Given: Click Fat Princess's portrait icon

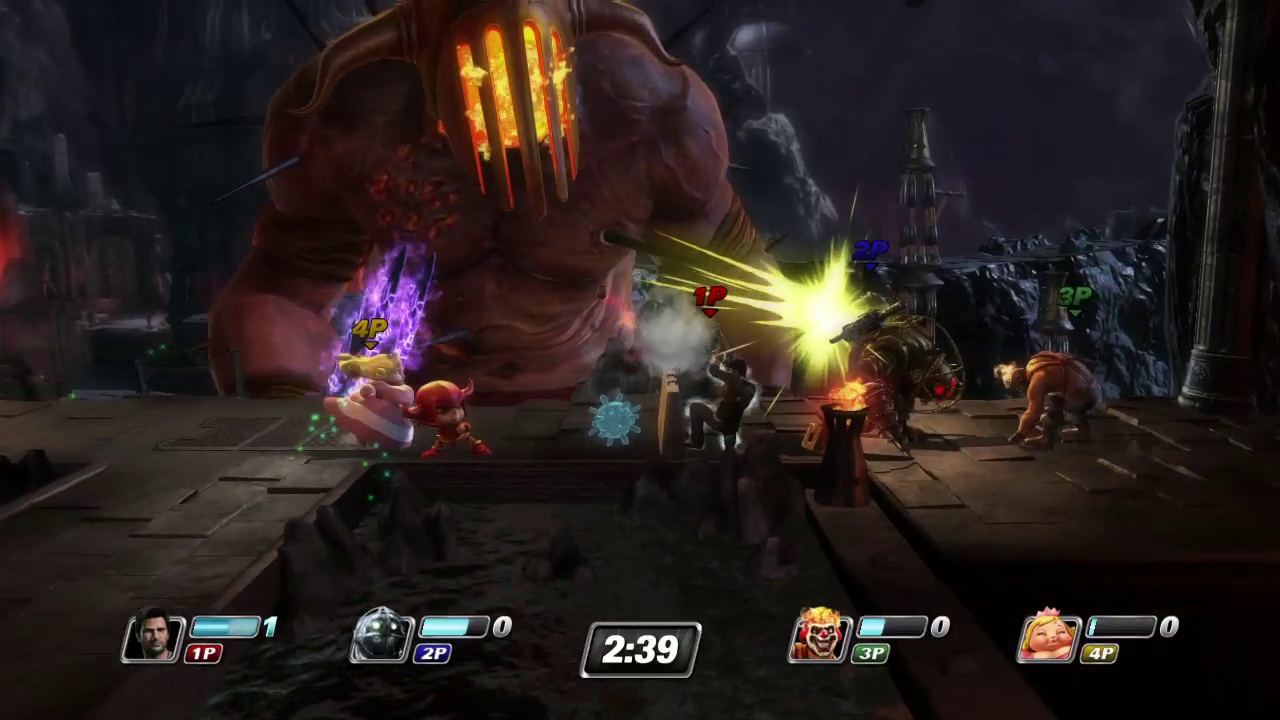Looking at the screenshot, I should click(1050, 637).
